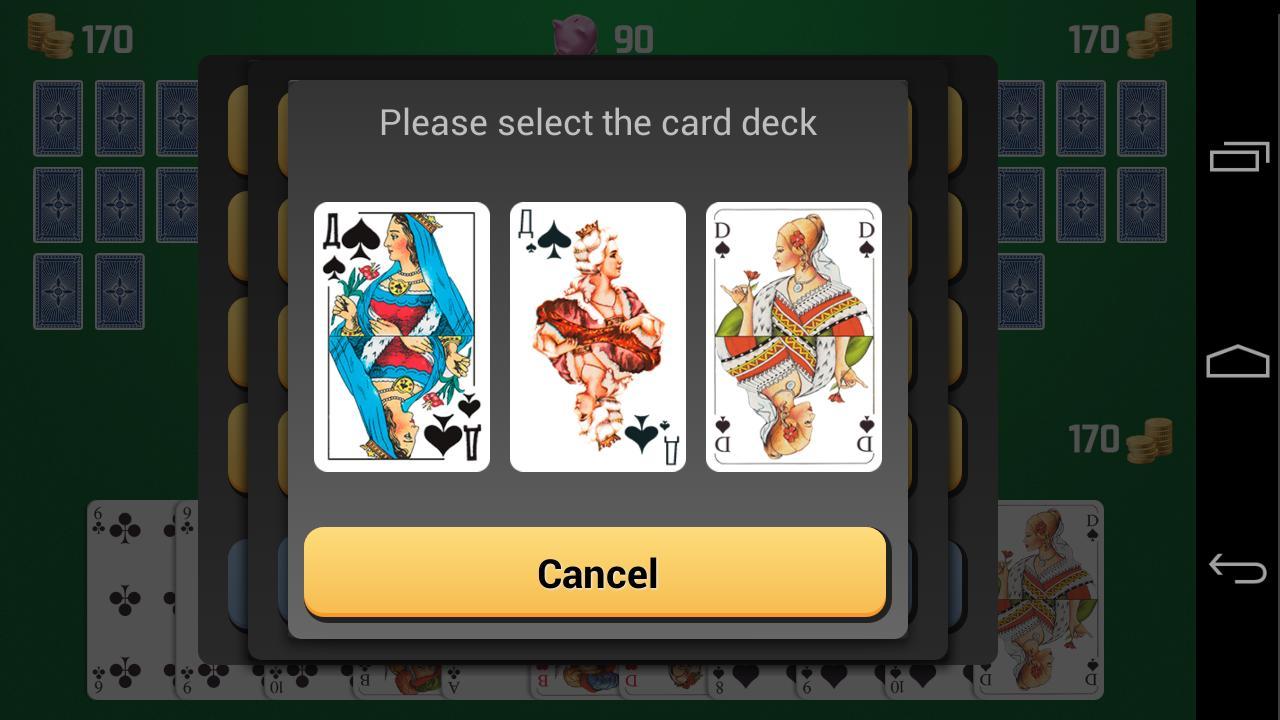1280x720 pixels.
Task: Select the right modern Queen deck style
Action: click(x=793, y=336)
